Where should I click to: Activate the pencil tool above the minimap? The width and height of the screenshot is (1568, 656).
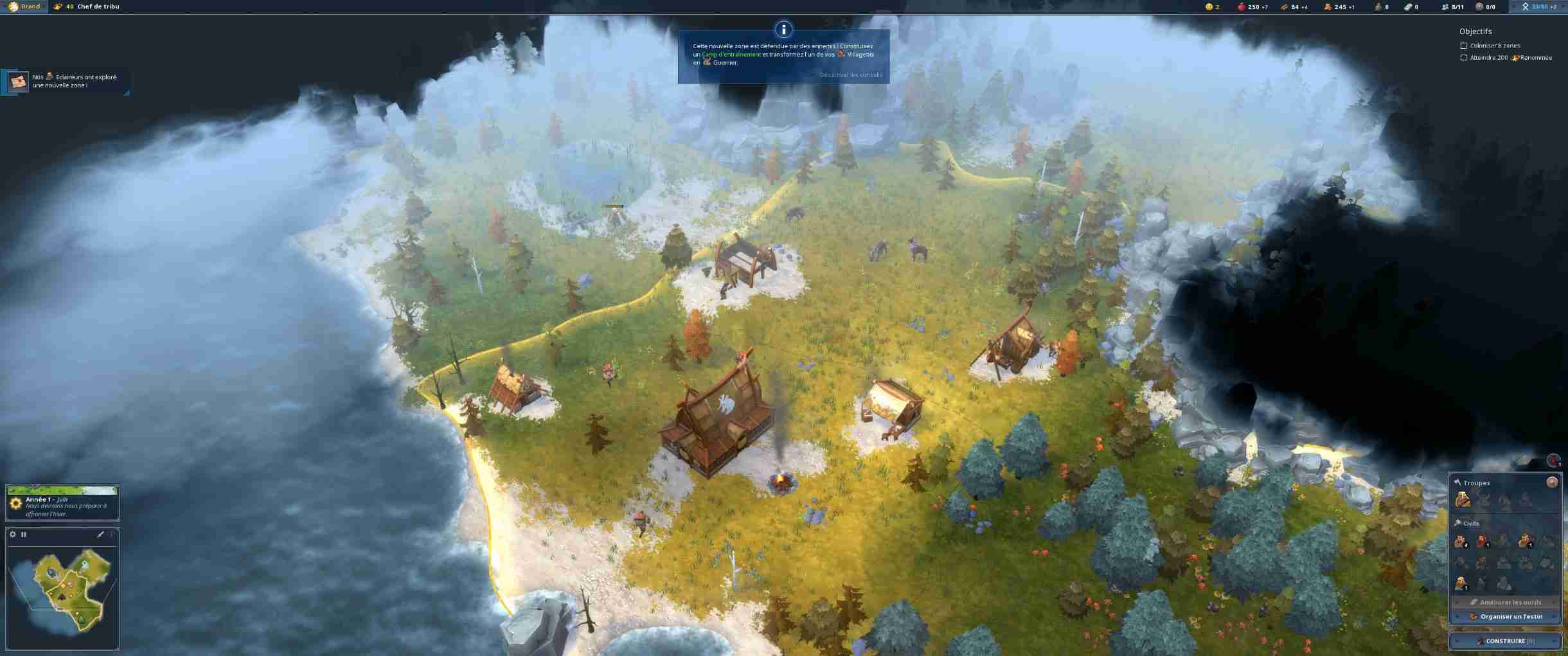point(100,534)
